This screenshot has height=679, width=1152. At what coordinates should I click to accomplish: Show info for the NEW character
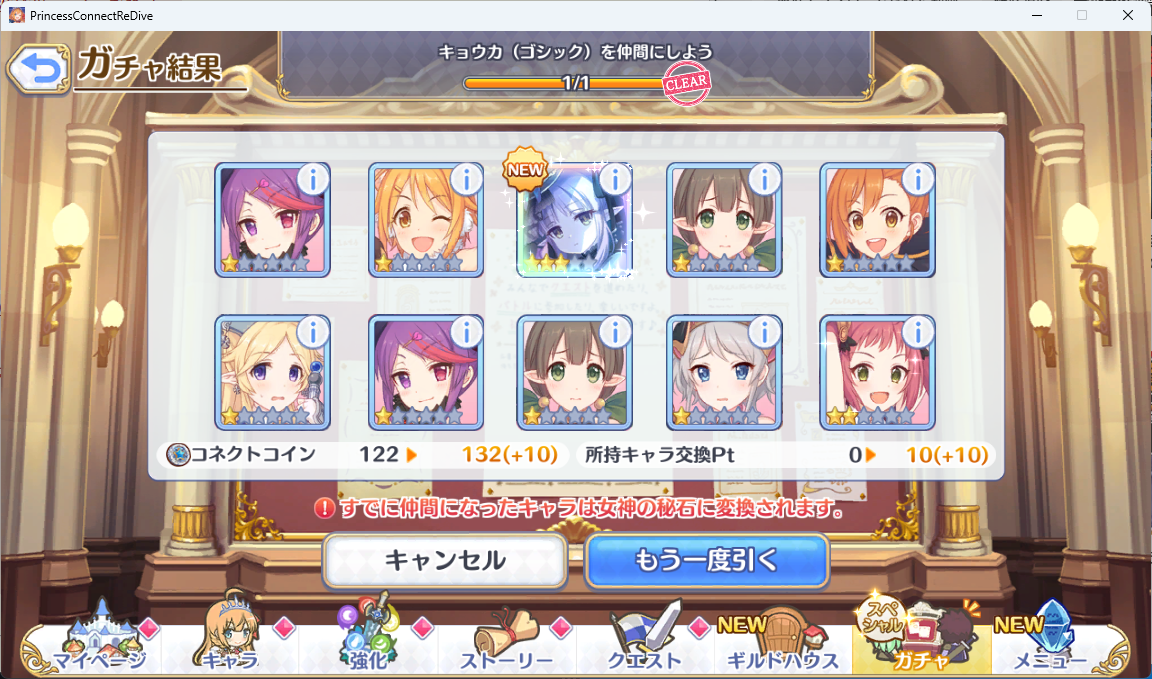click(616, 179)
